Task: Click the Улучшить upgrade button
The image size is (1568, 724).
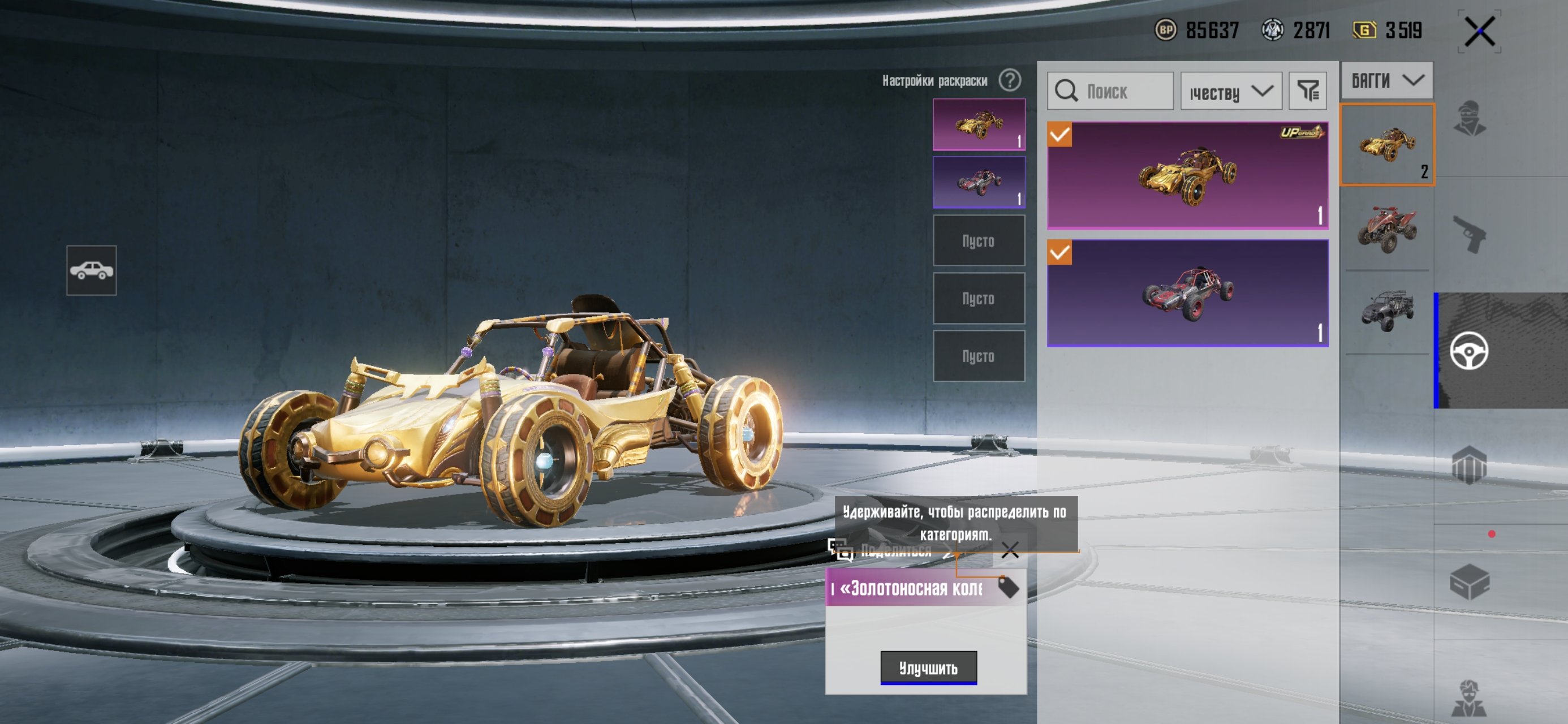Action: (x=928, y=667)
